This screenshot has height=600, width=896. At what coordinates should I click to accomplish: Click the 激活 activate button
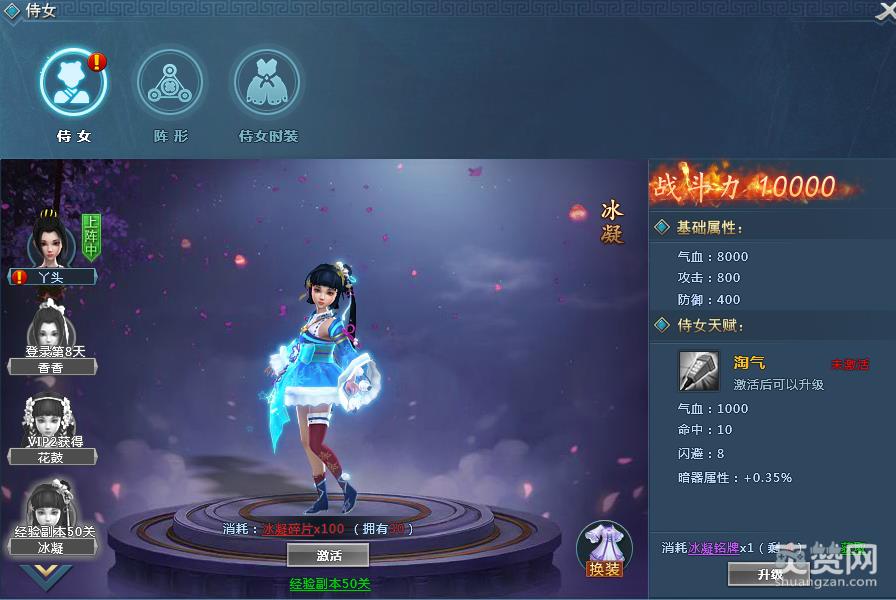[x=328, y=554]
